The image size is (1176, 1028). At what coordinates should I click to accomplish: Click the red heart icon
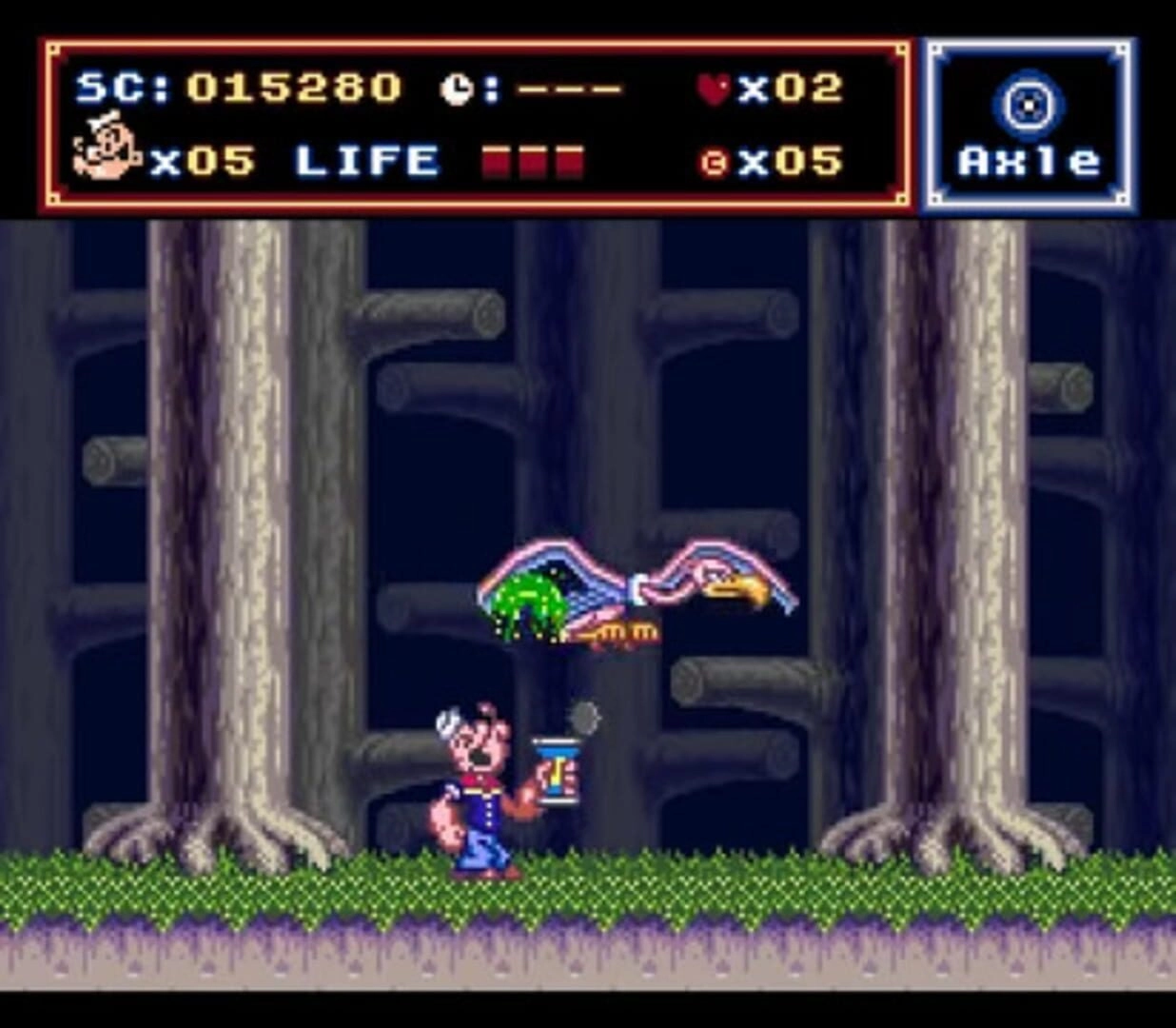tap(713, 89)
